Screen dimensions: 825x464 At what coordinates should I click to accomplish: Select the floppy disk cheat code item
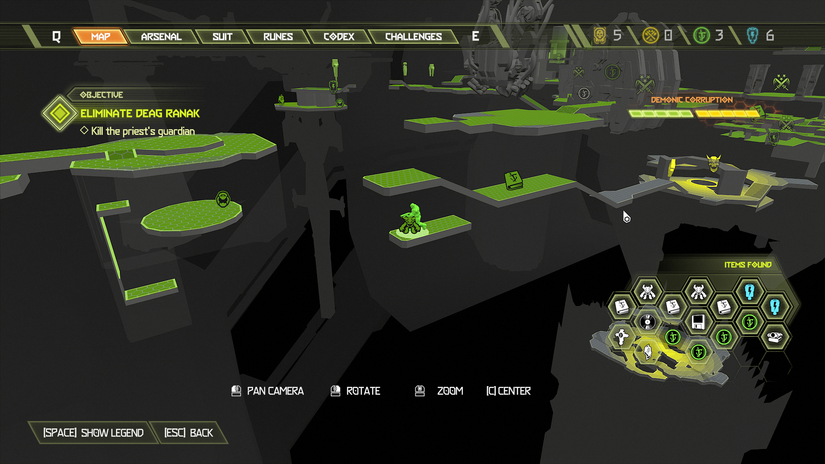699,322
